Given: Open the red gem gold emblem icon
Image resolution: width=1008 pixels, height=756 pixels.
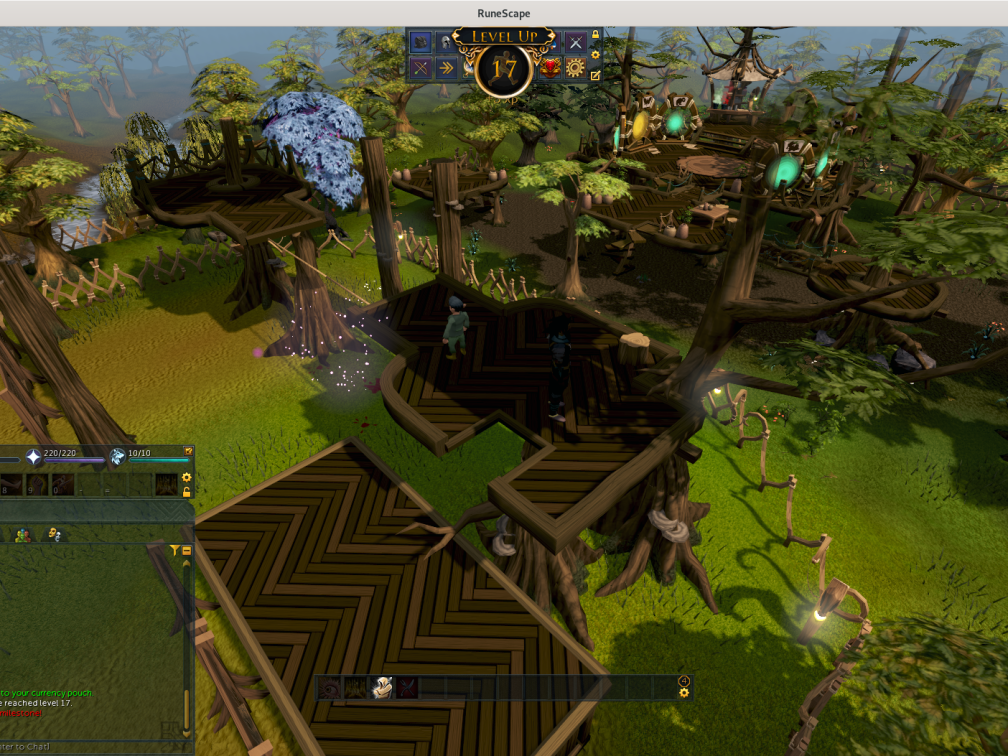Looking at the screenshot, I should click(549, 68).
